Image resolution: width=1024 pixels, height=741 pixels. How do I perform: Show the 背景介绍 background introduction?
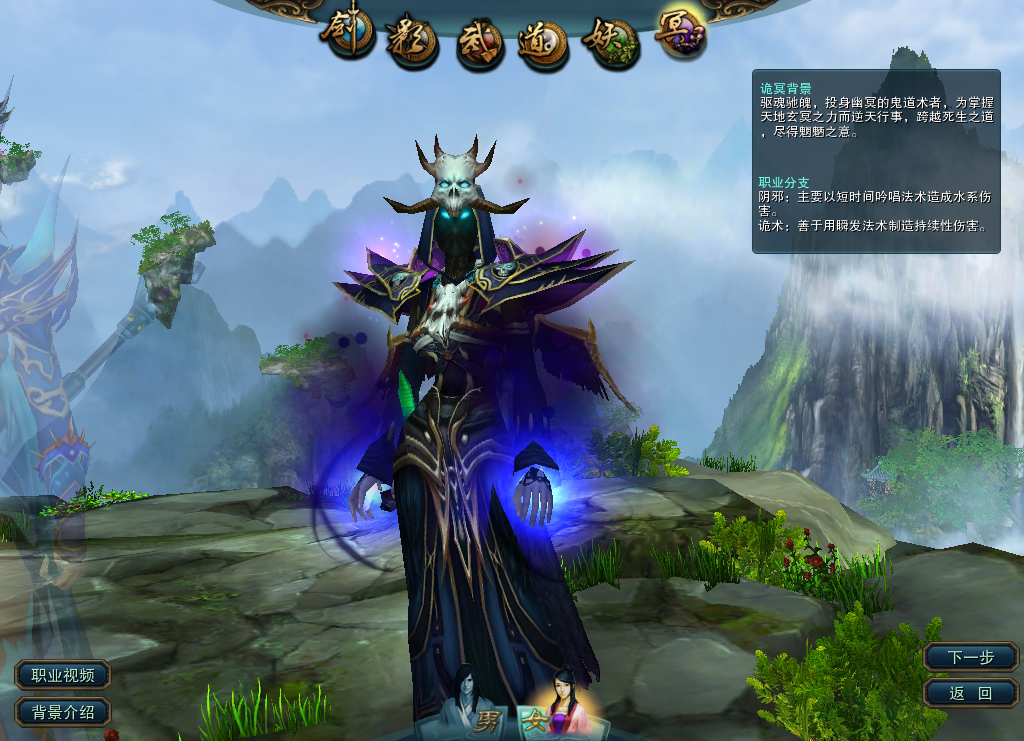click(x=62, y=712)
